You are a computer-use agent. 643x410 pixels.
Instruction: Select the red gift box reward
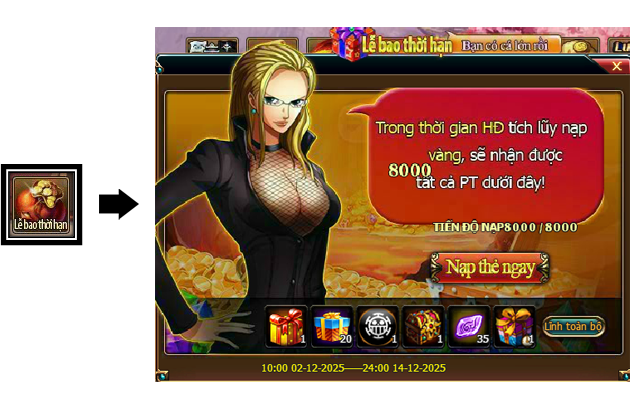287,326
